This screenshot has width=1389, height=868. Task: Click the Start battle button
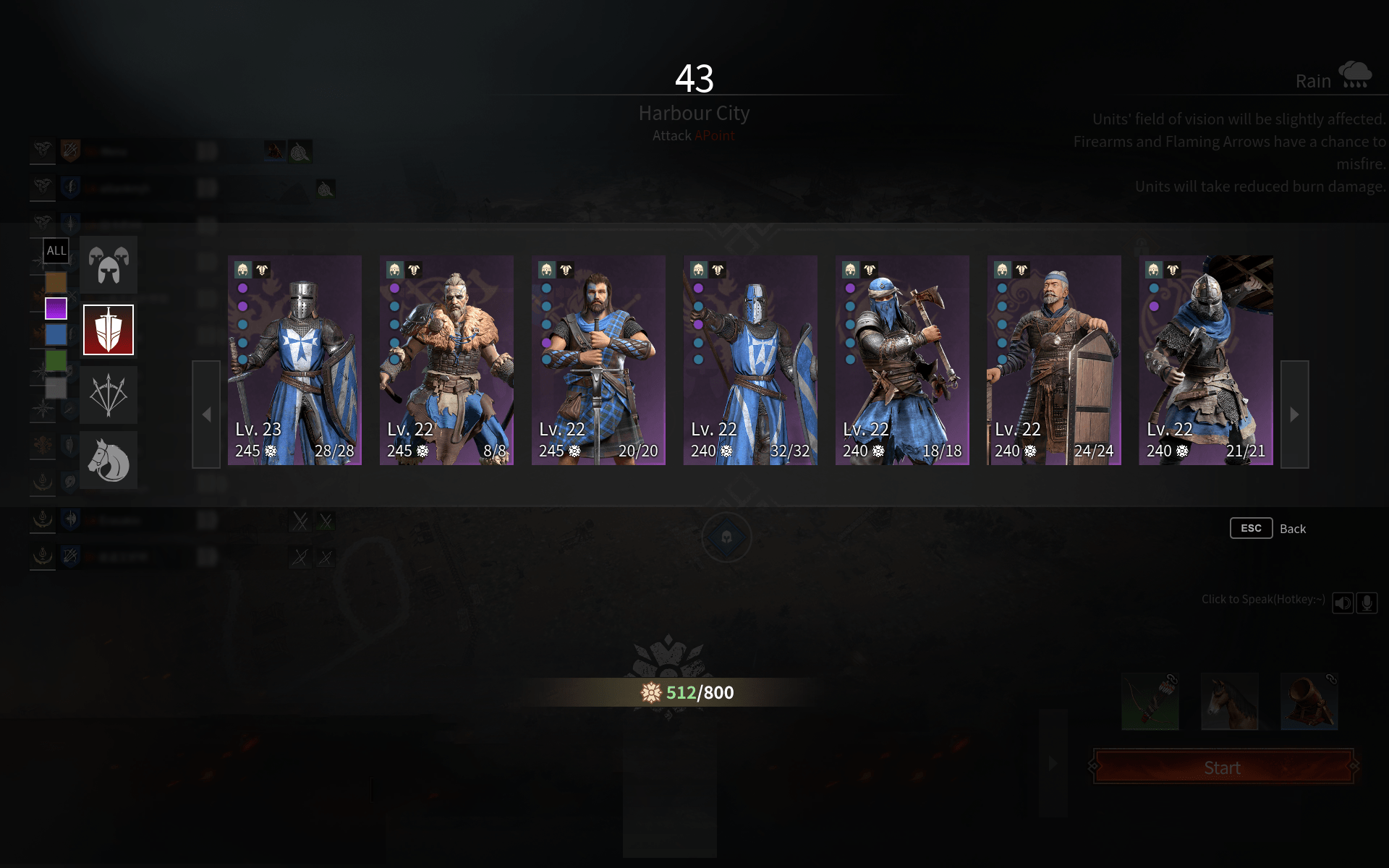[x=1223, y=767]
